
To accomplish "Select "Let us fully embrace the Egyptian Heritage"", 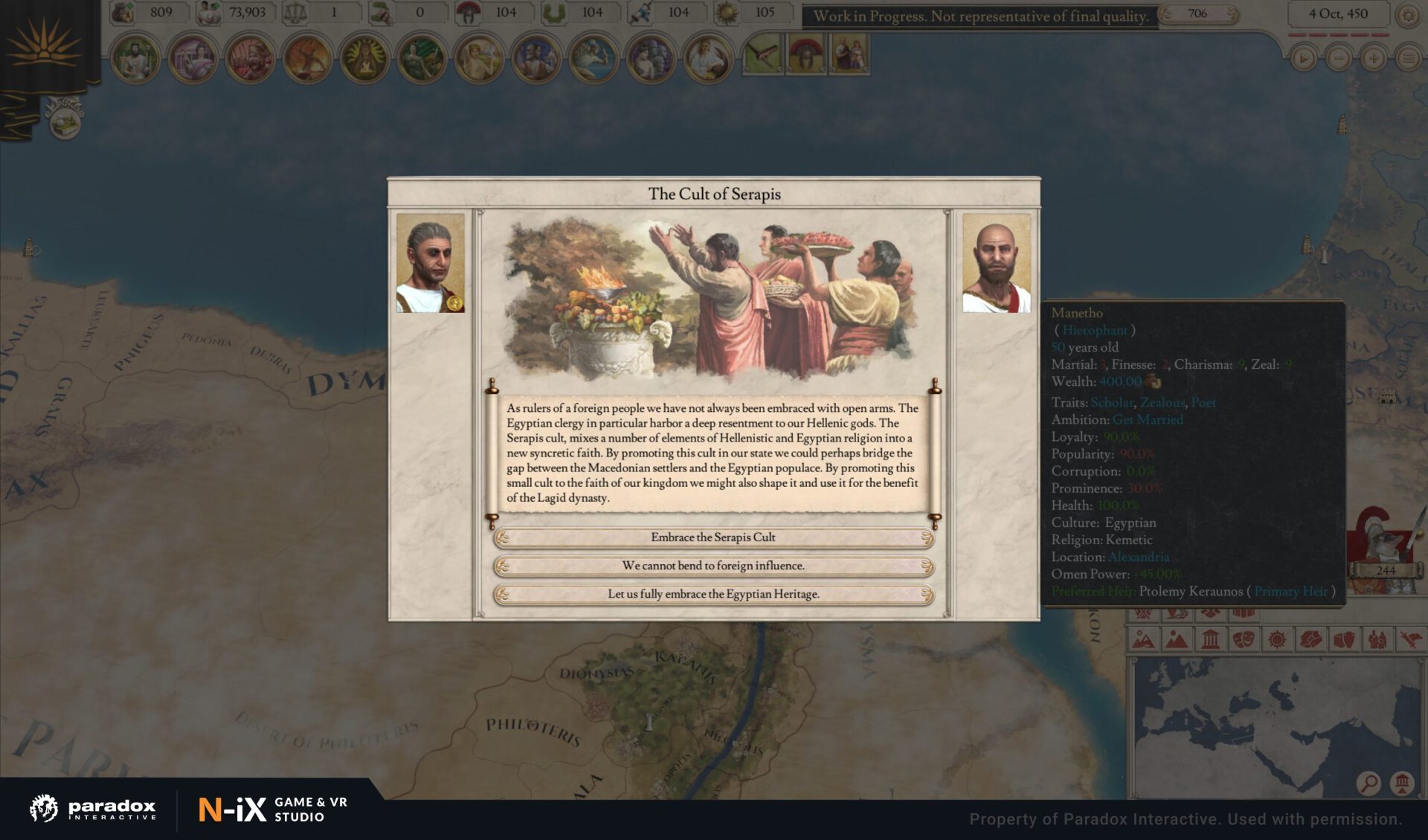I will click(713, 595).
